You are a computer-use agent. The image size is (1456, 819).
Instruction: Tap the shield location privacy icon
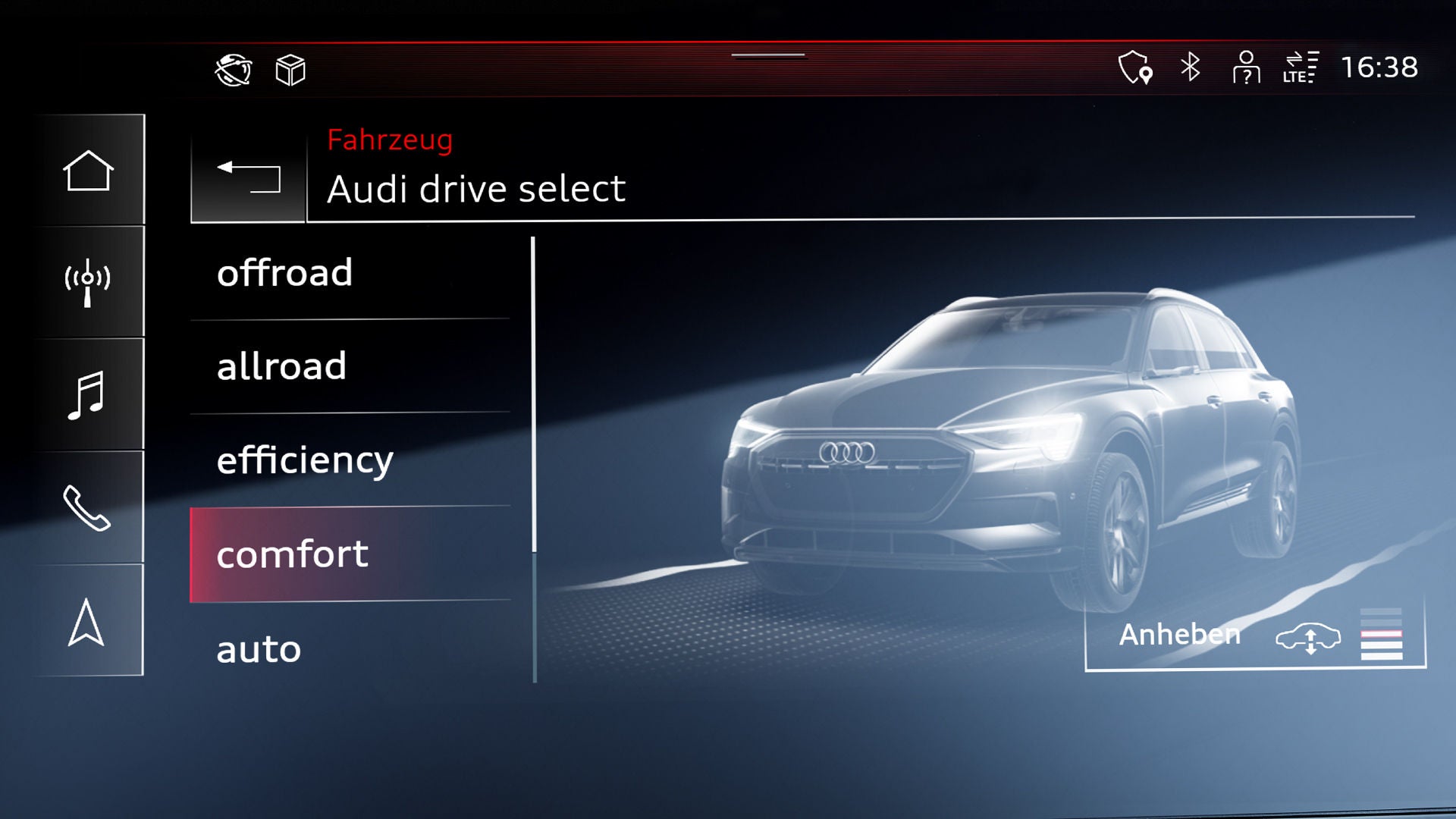pos(1135,67)
